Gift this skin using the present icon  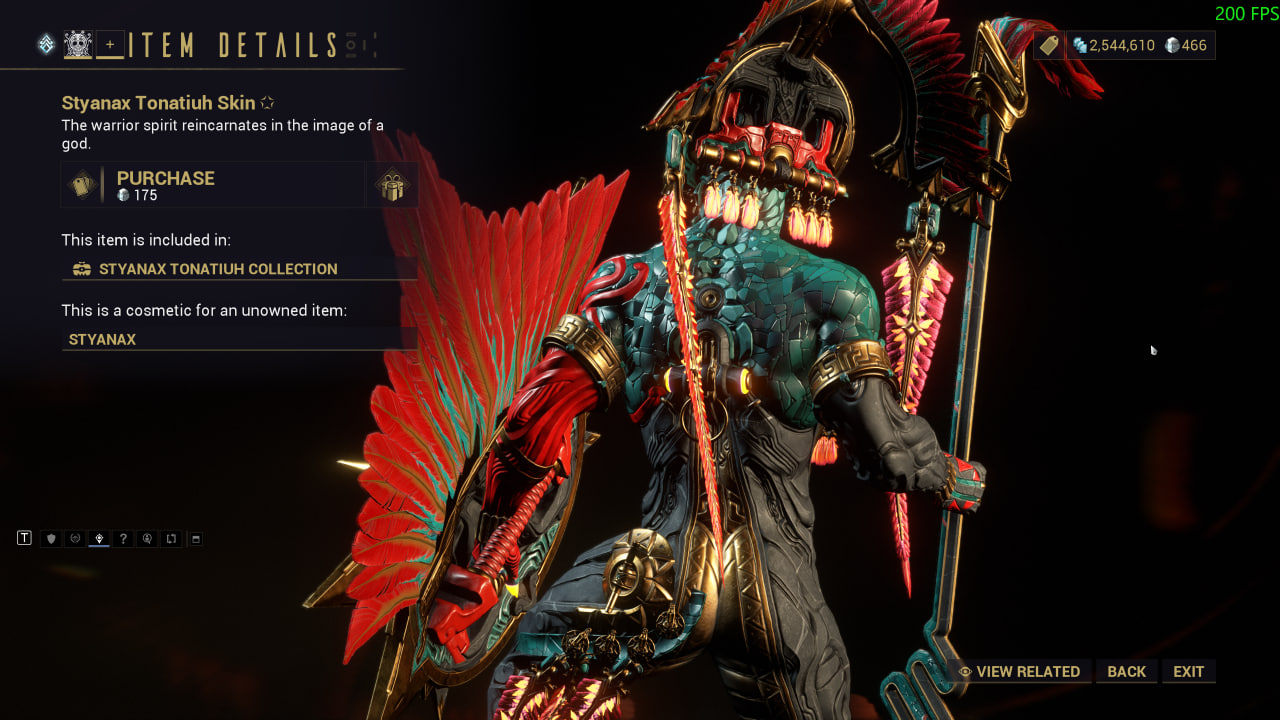pos(391,186)
